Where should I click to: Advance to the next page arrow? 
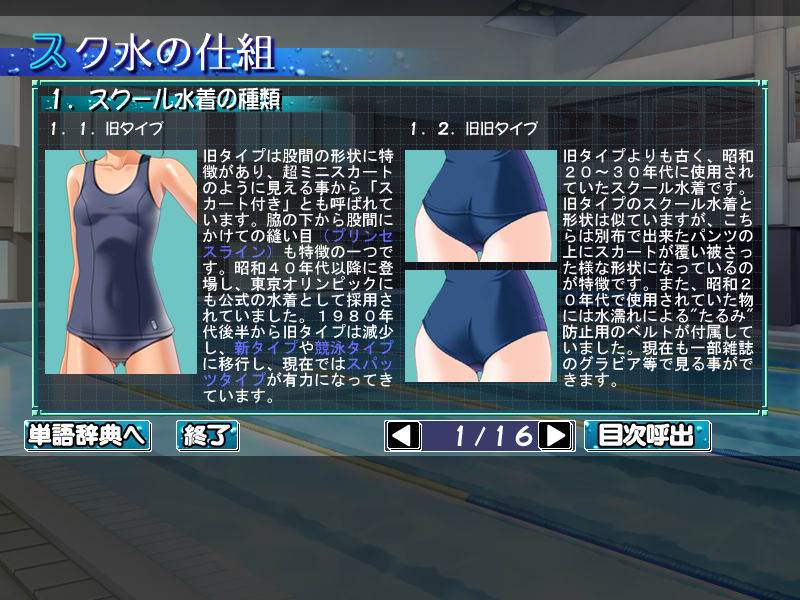[555, 435]
